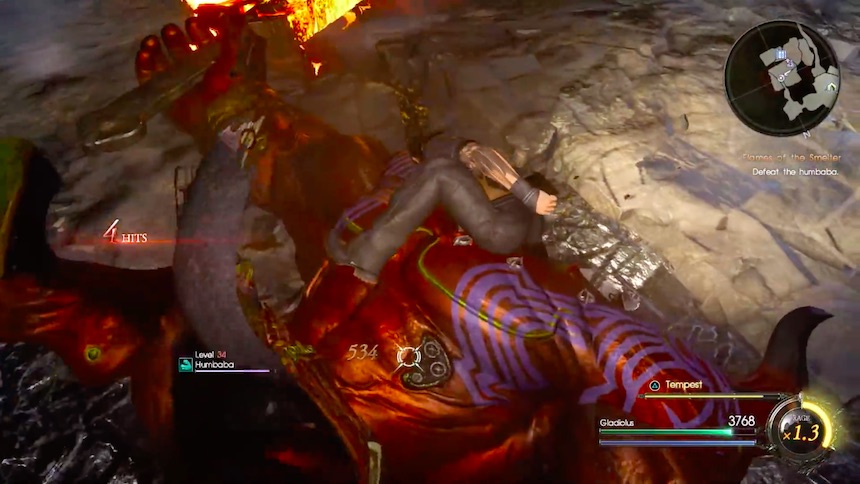
Task: Click the Humbaba enemy level icon
Action: [x=185, y=366]
